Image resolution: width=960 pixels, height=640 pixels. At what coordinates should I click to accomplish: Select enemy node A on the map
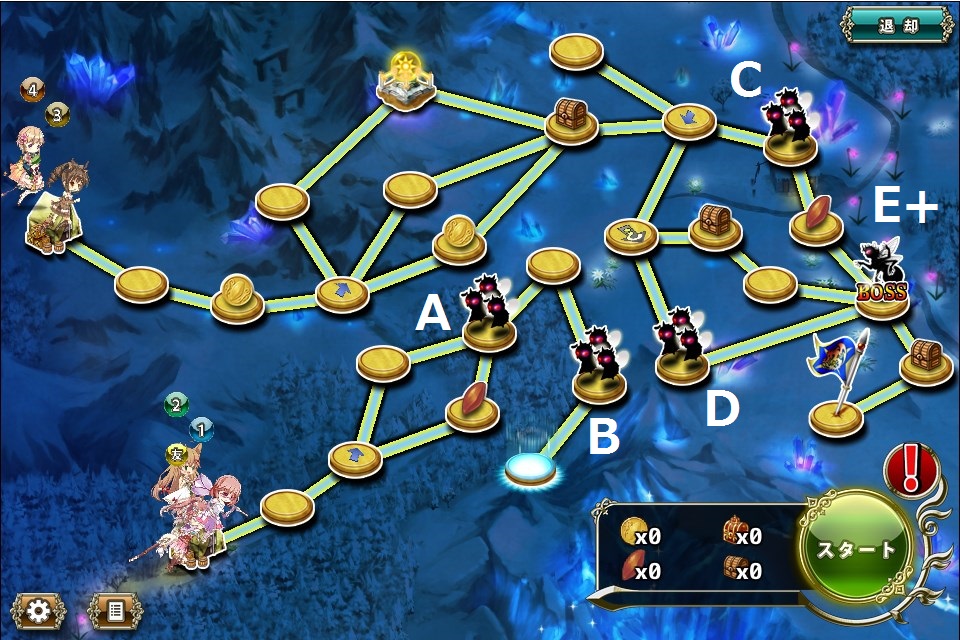[x=488, y=317]
